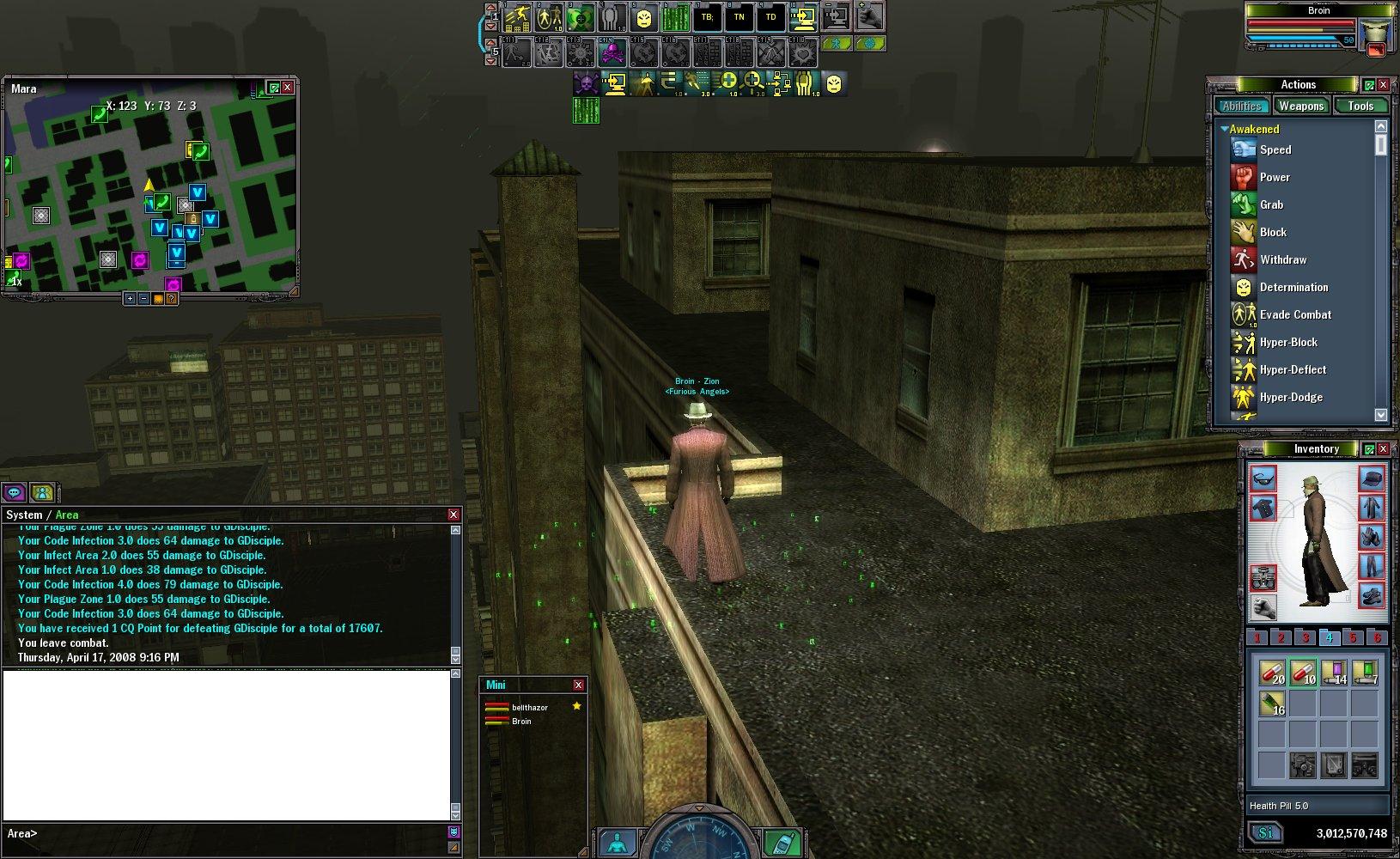Image resolution: width=1400 pixels, height=859 pixels.
Task: Close the Inventory window
Action: 1383,448
